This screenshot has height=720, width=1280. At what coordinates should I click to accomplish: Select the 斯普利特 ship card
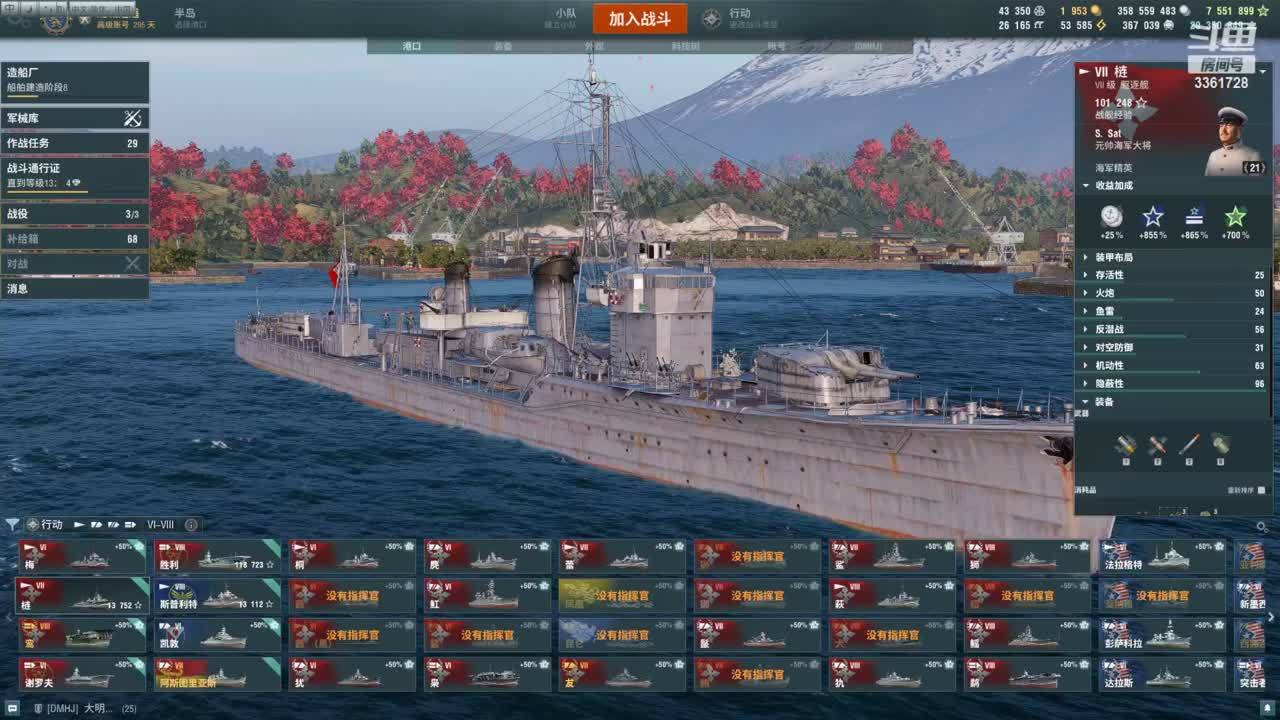217,596
